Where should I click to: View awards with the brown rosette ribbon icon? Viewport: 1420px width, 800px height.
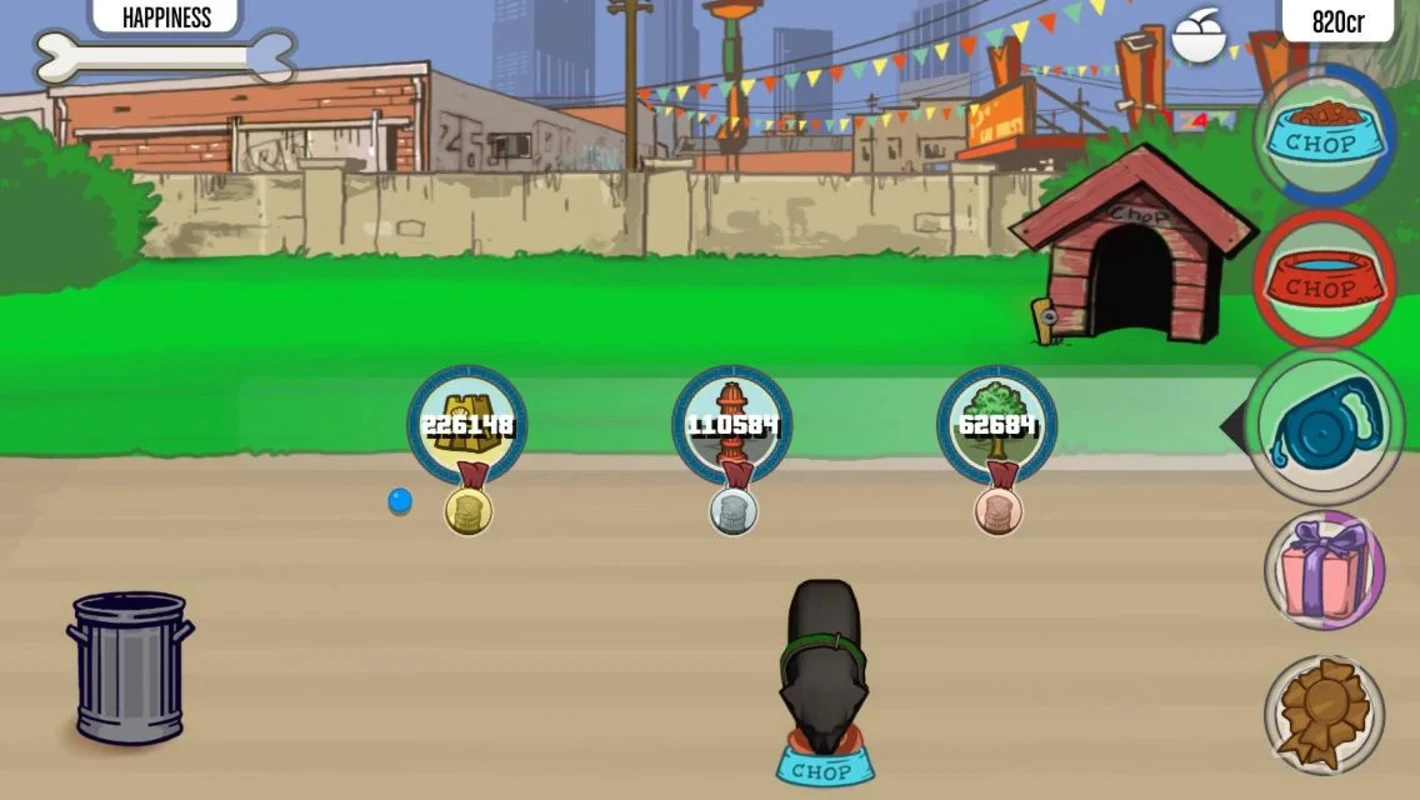1324,716
